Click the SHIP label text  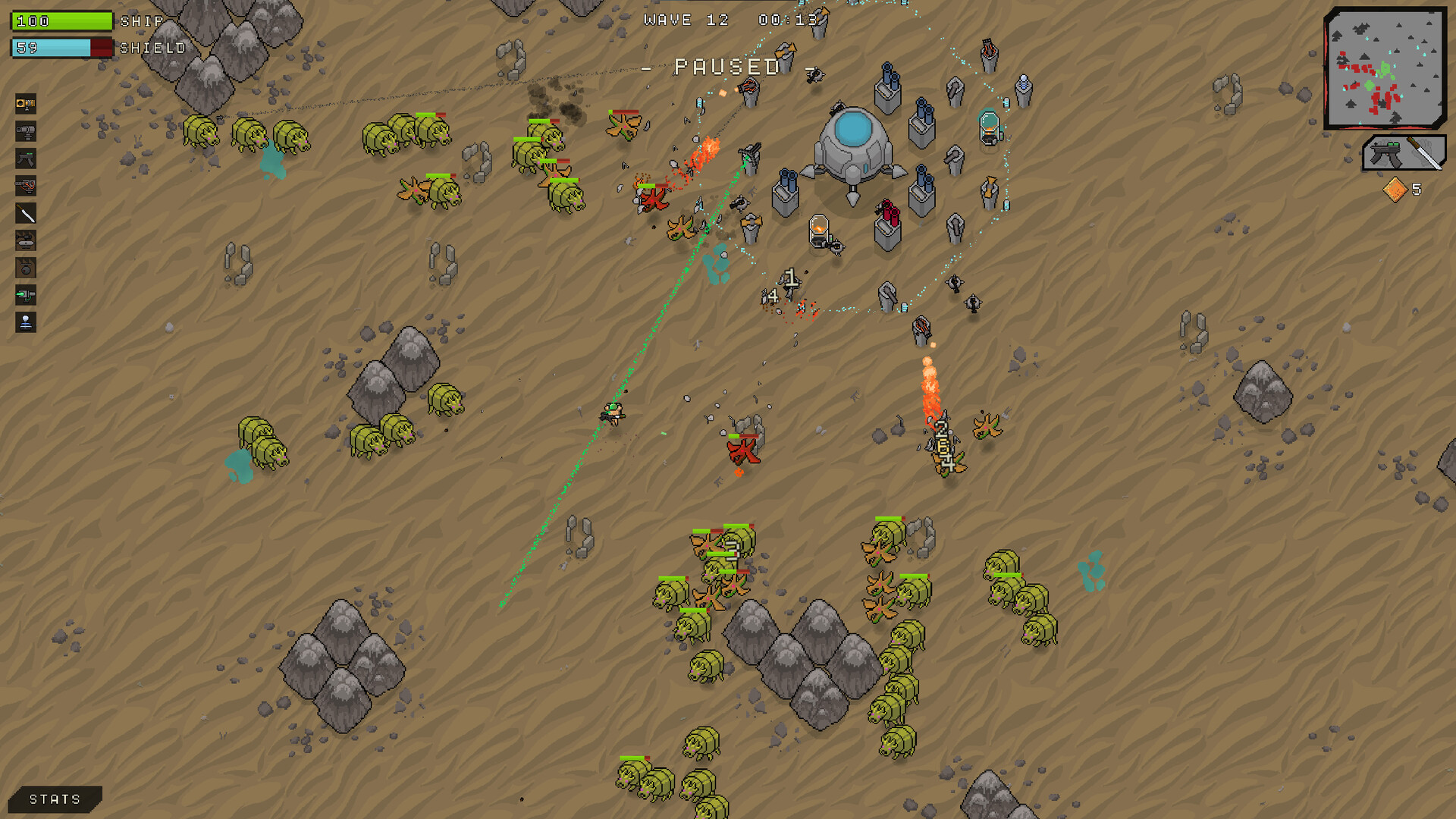(x=141, y=22)
